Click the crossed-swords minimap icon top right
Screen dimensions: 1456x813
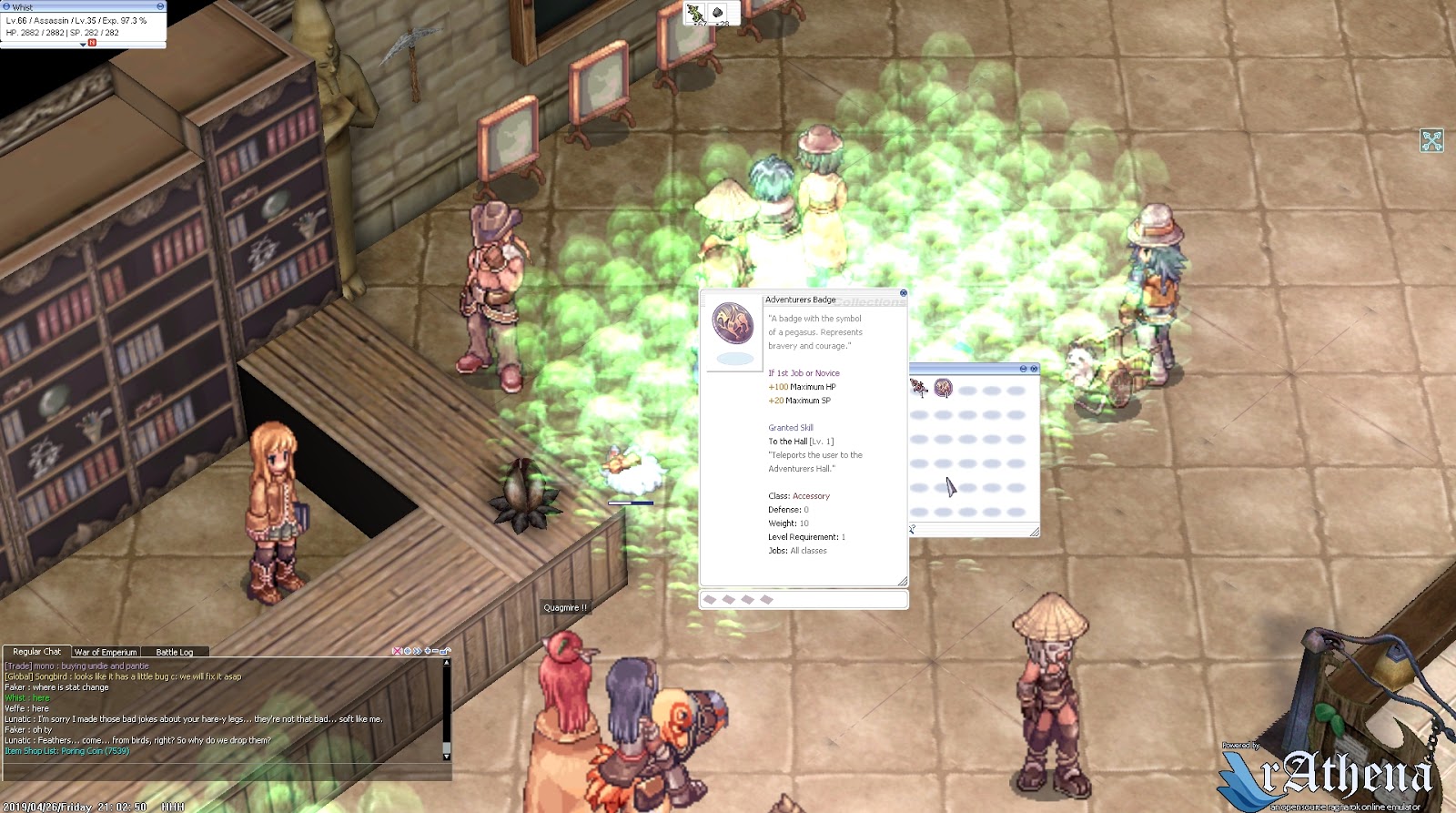pyautogui.click(x=1431, y=138)
